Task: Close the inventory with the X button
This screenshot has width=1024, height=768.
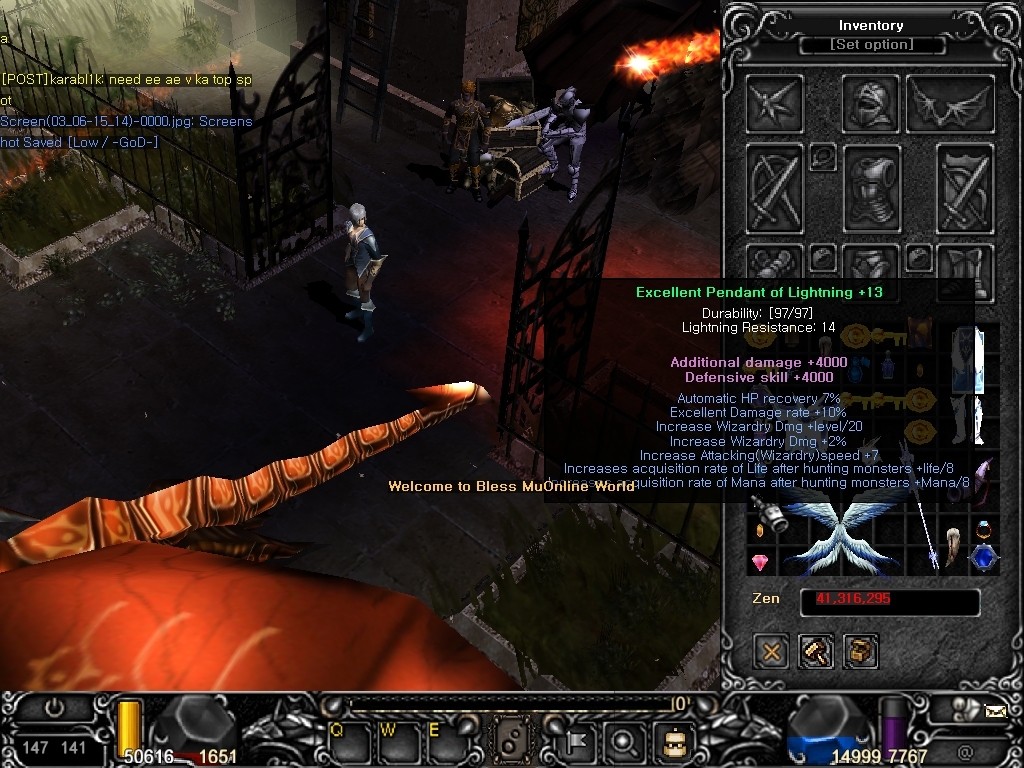Action: tap(771, 652)
